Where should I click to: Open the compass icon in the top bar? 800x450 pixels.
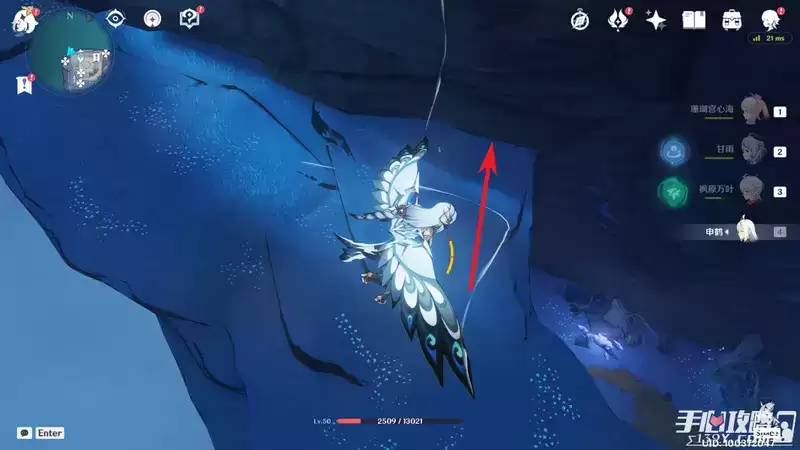(x=580, y=19)
